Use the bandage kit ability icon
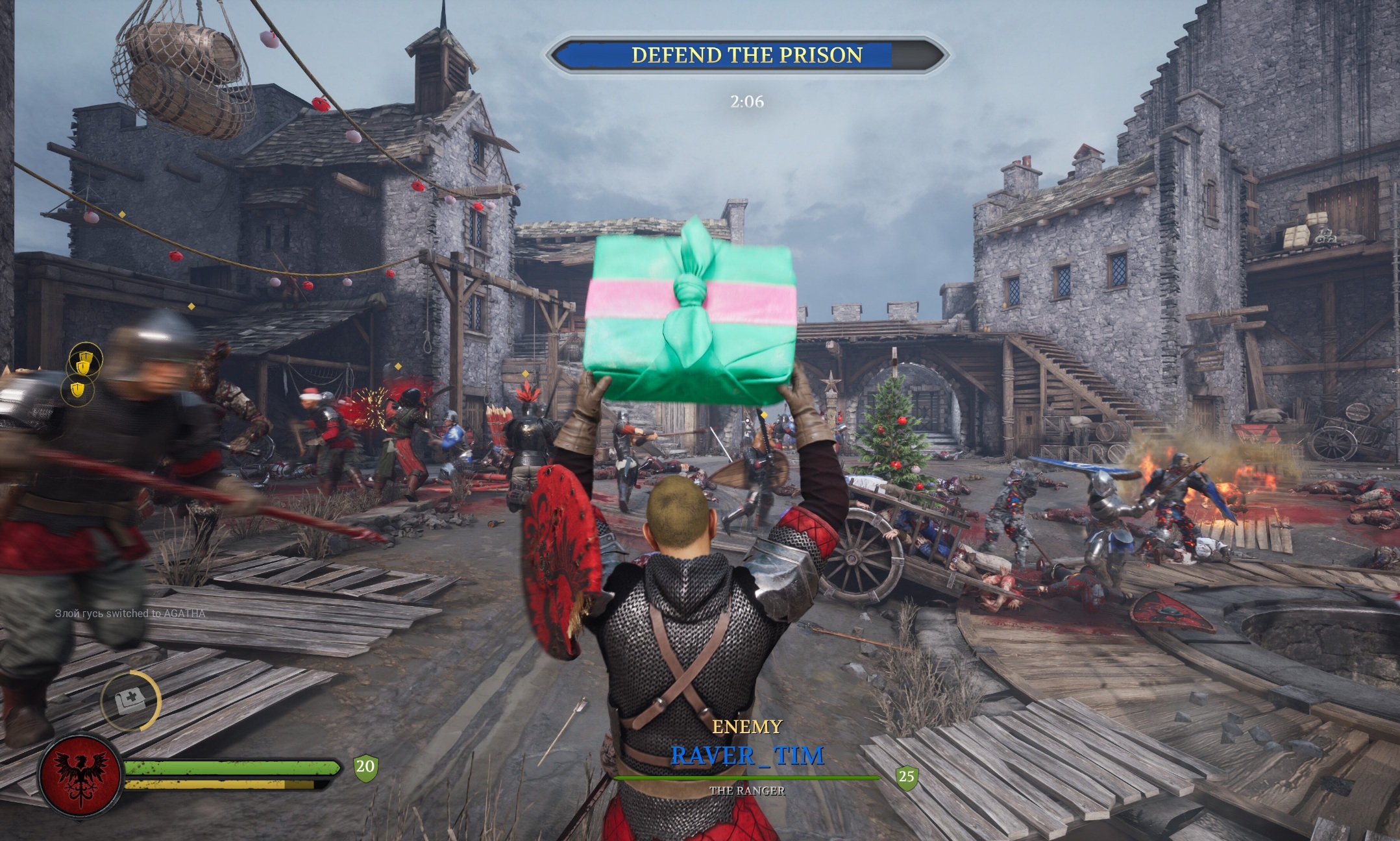The height and width of the screenshot is (841, 1400). [x=130, y=701]
